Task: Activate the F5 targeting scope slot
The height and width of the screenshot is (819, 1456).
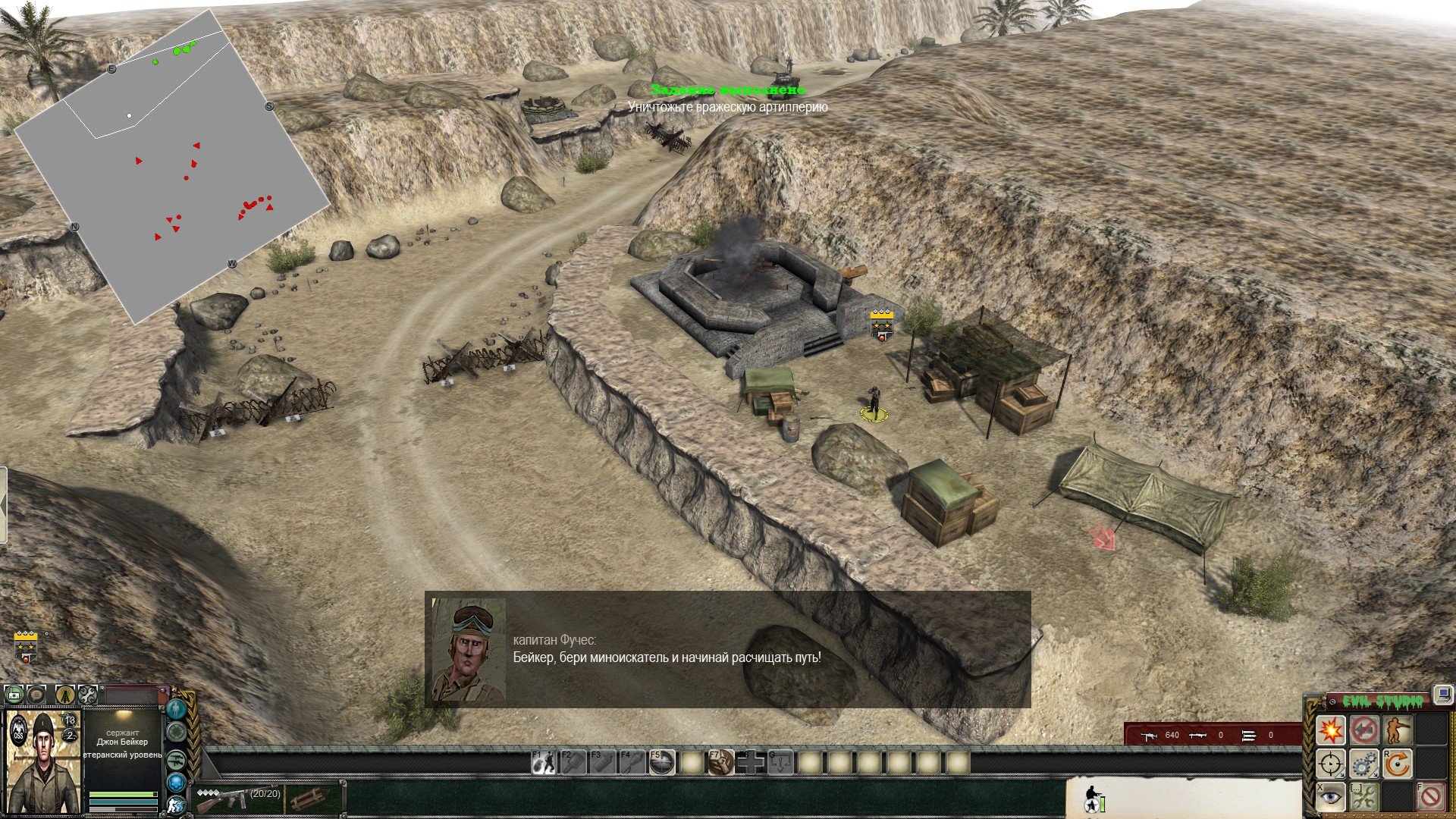Action: [x=662, y=762]
